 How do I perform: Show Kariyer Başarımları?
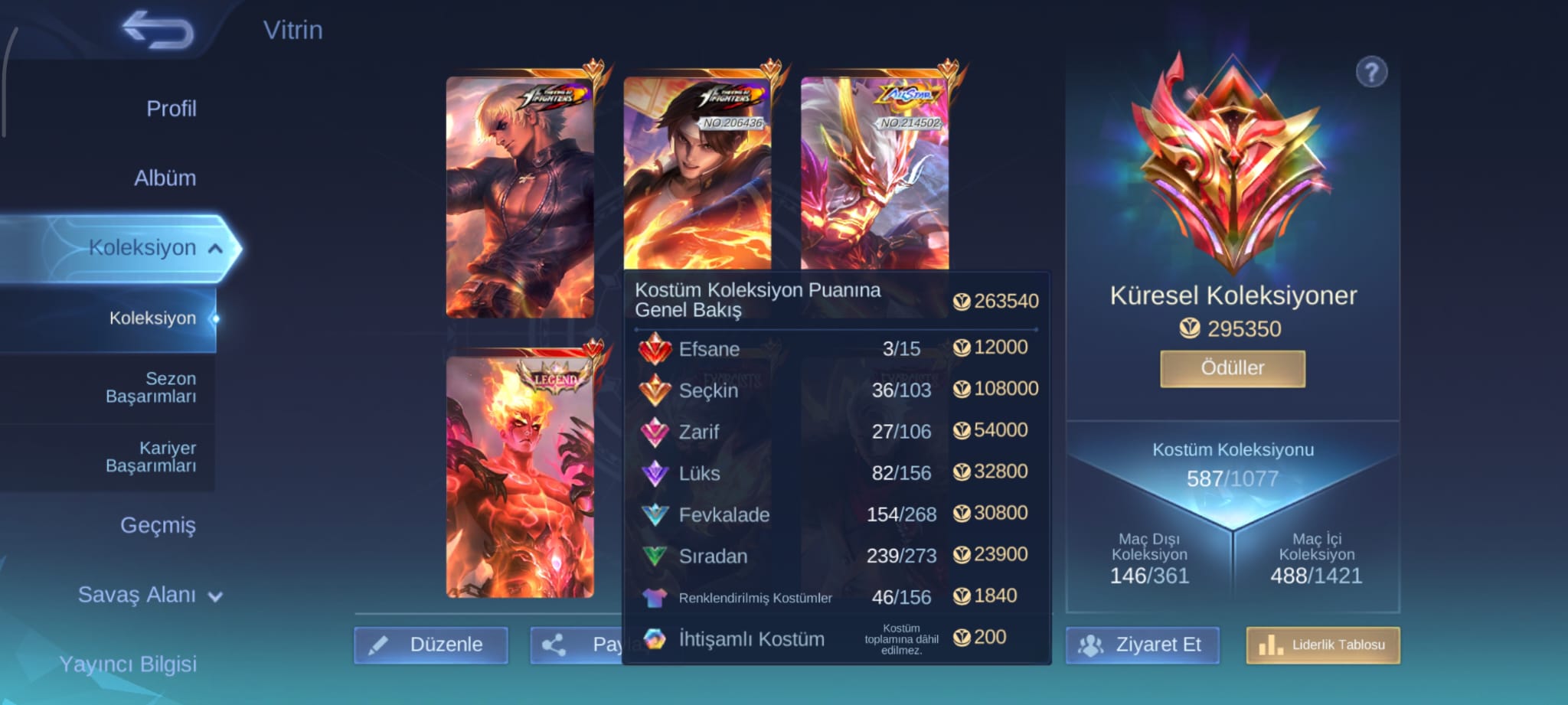pos(151,457)
